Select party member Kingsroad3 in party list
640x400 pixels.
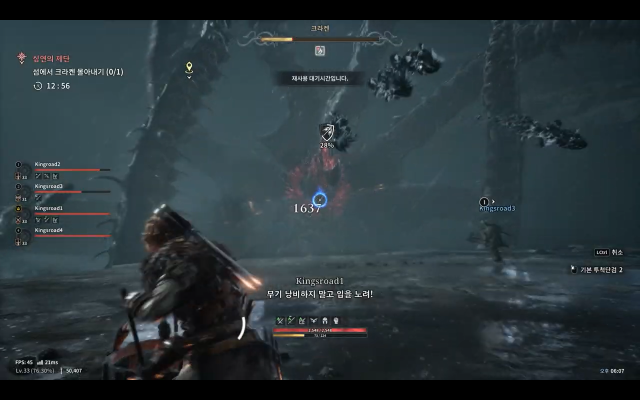click(x=48, y=186)
